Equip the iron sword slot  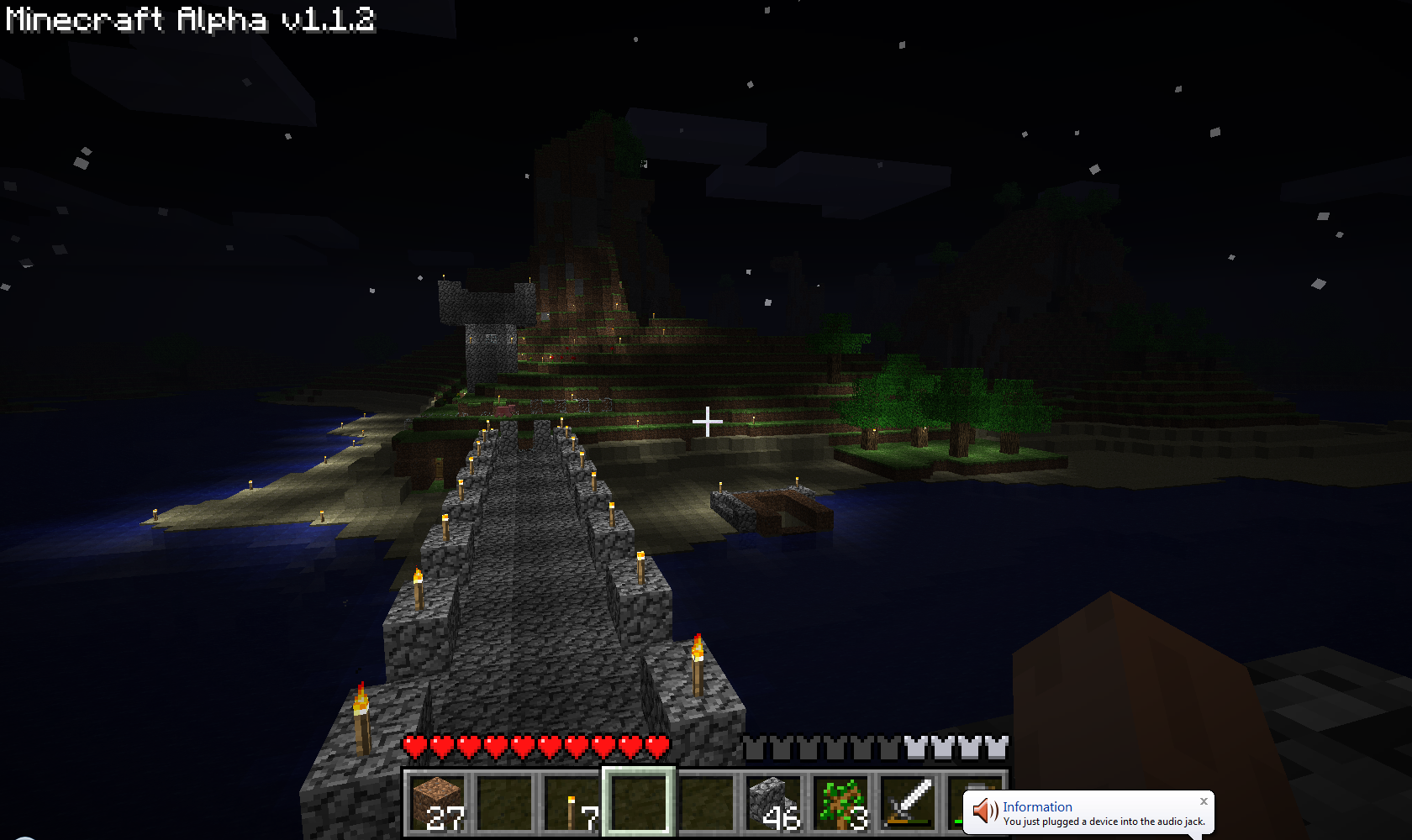pyautogui.click(x=908, y=802)
